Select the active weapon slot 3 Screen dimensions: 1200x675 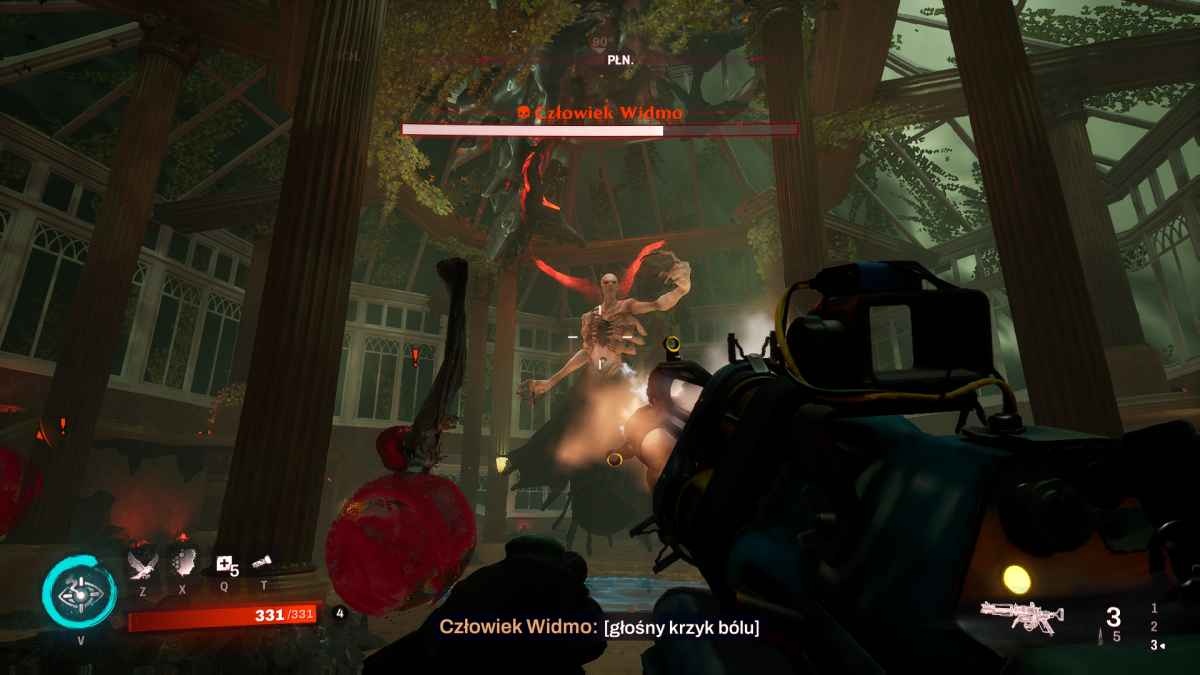(x=1154, y=645)
